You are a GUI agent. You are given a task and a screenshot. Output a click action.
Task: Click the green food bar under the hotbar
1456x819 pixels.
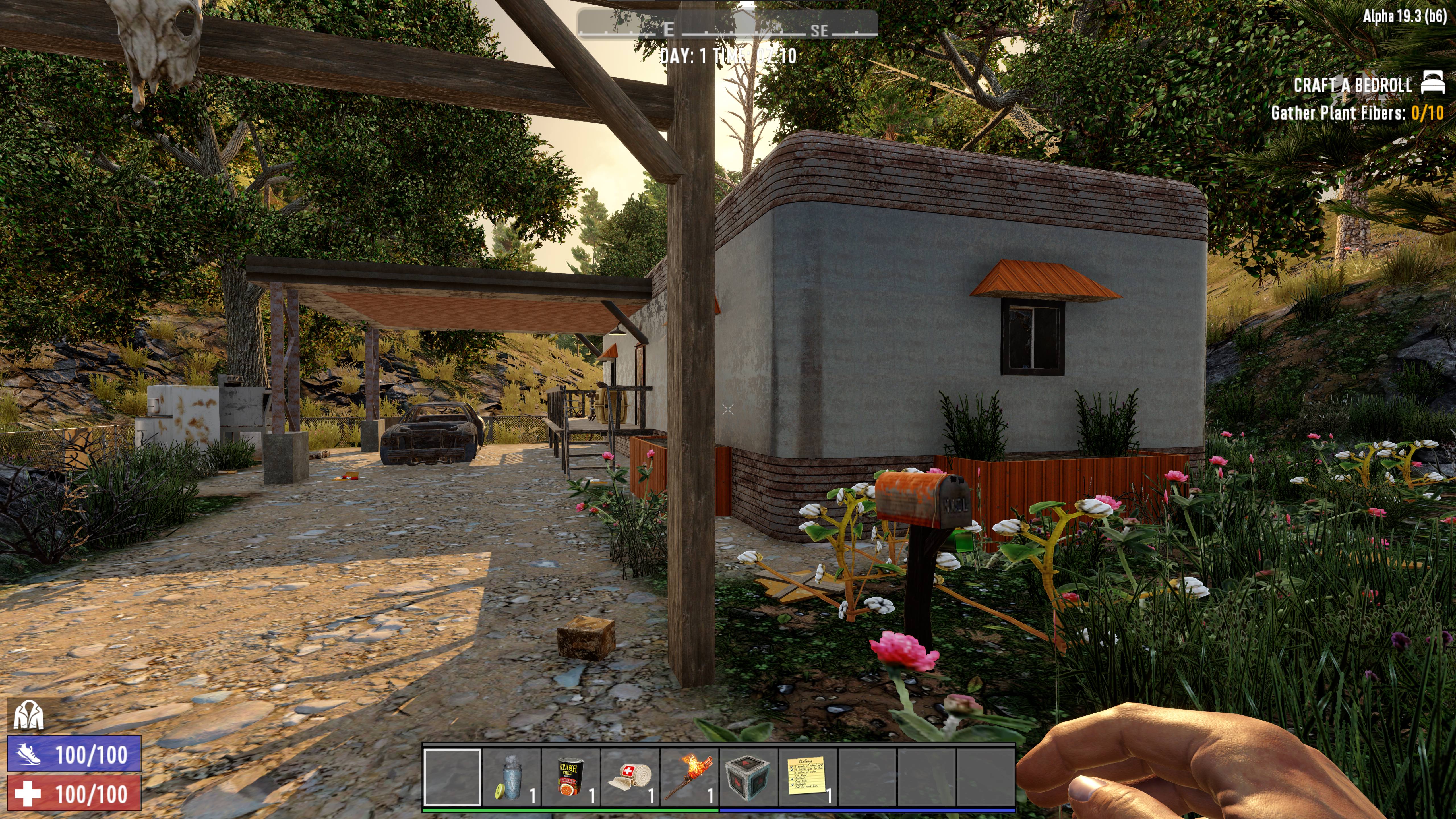coord(571,810)
